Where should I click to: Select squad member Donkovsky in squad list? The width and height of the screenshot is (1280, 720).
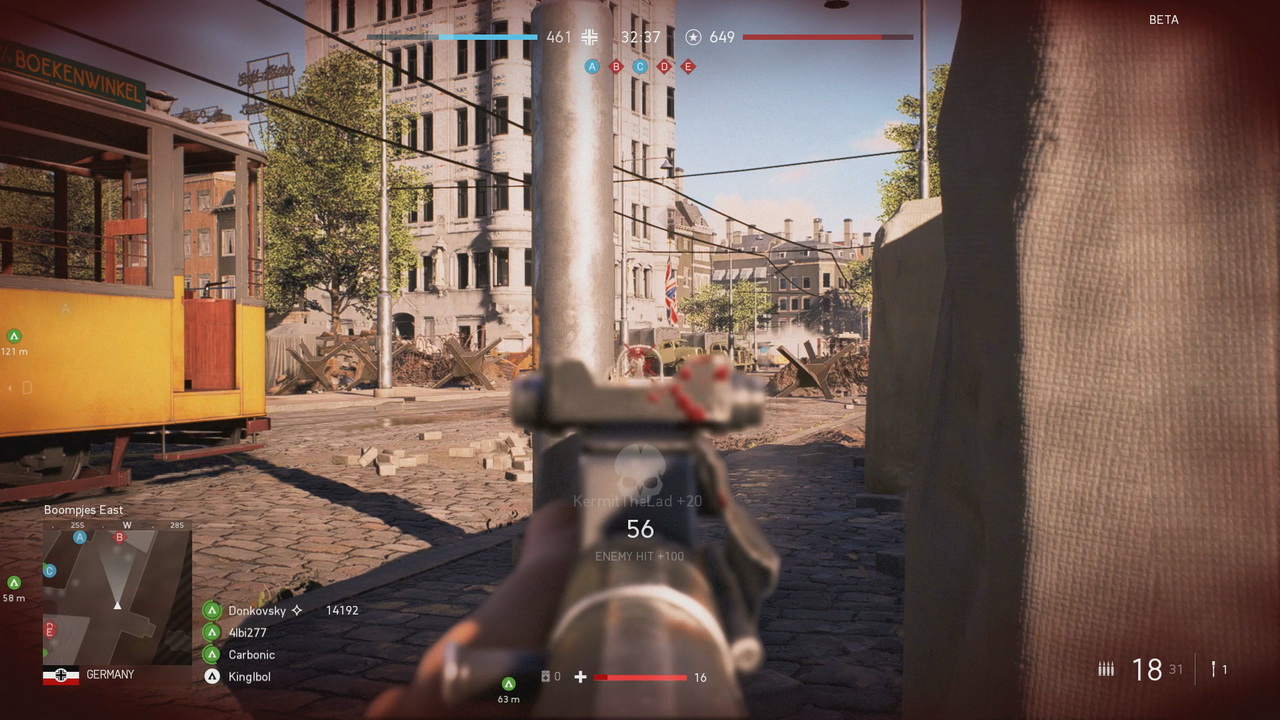point(256,610)
